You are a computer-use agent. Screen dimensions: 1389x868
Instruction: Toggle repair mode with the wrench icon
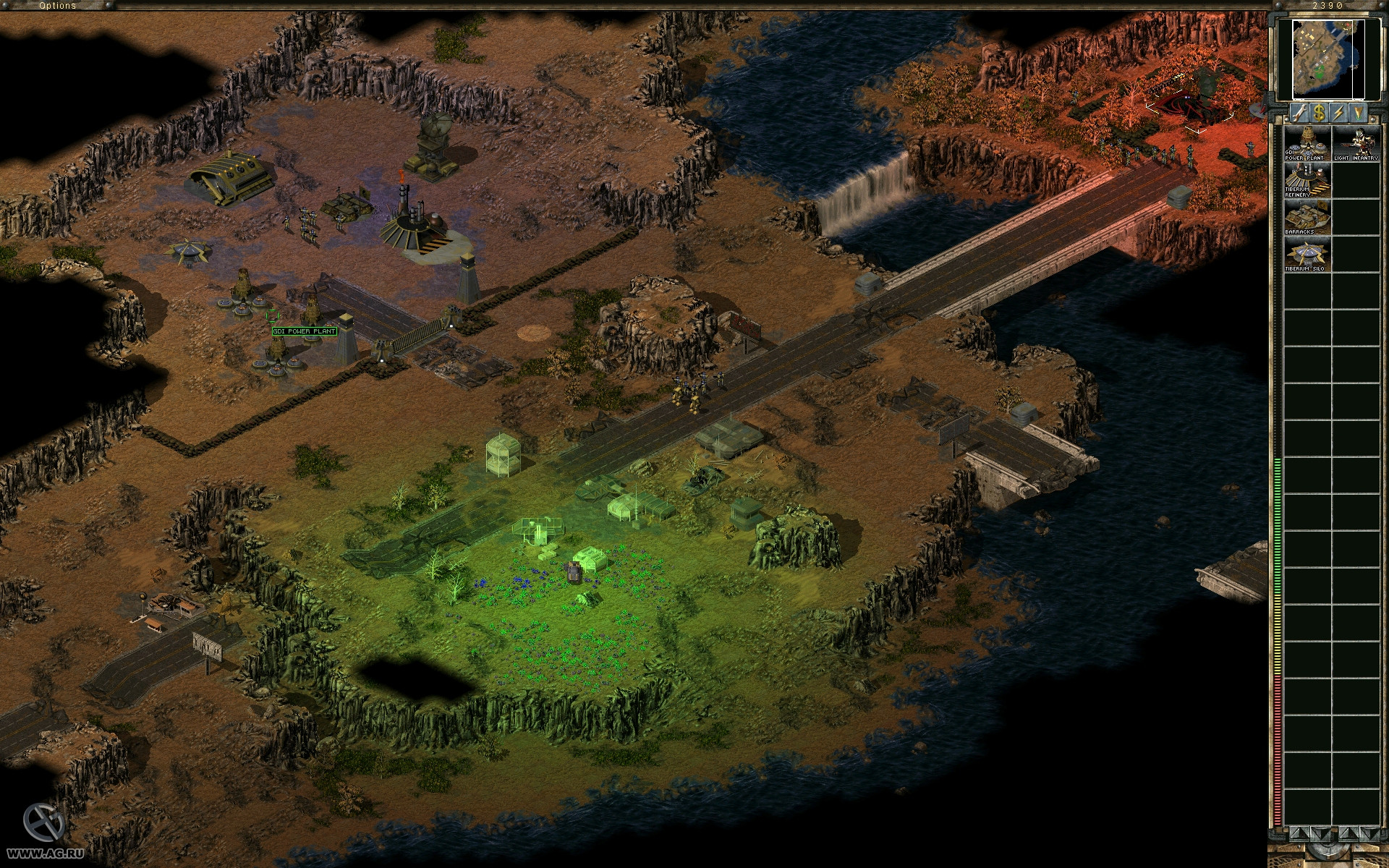point(1299,112)
